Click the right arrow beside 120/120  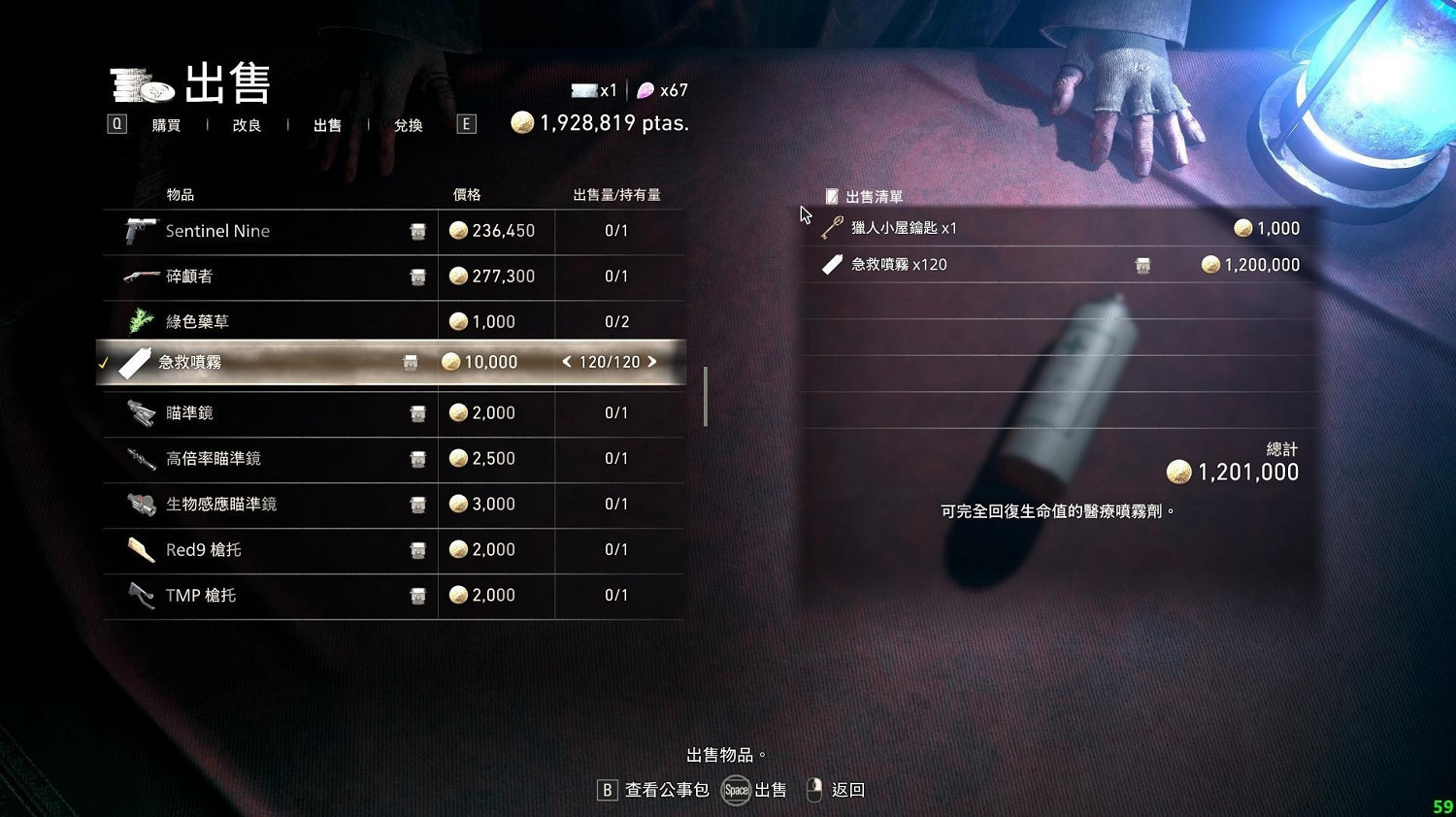[654, 361]
